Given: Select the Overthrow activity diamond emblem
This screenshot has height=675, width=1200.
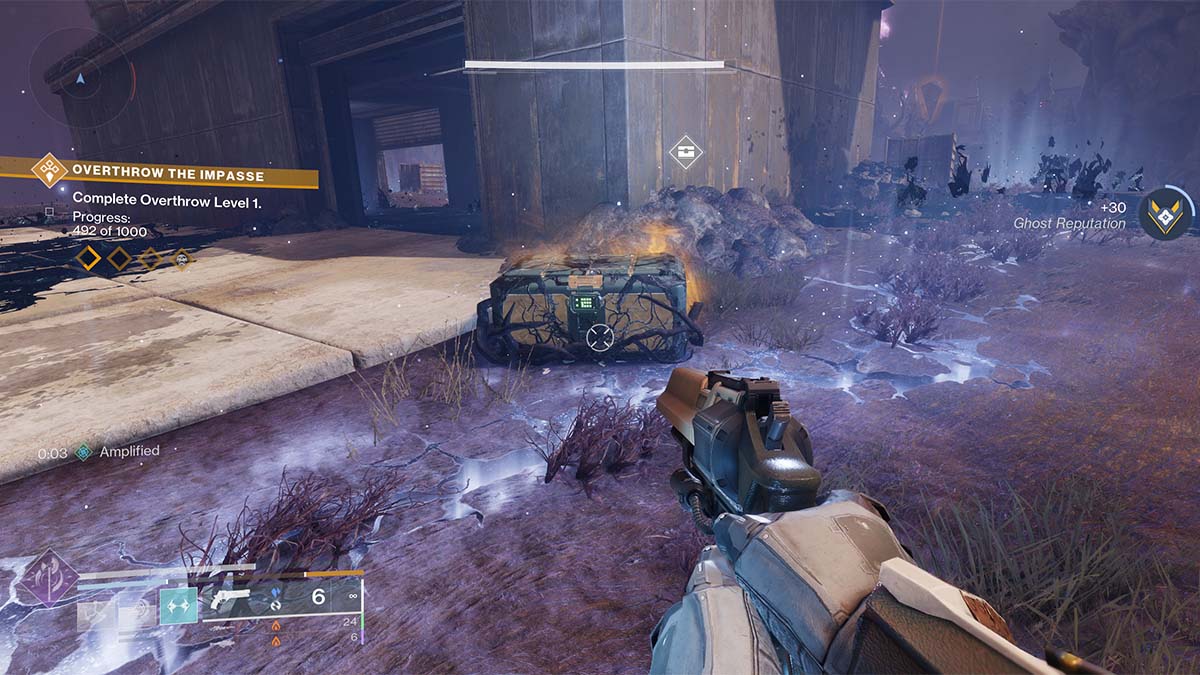Looking at the screenshot, I should point(48,170).
